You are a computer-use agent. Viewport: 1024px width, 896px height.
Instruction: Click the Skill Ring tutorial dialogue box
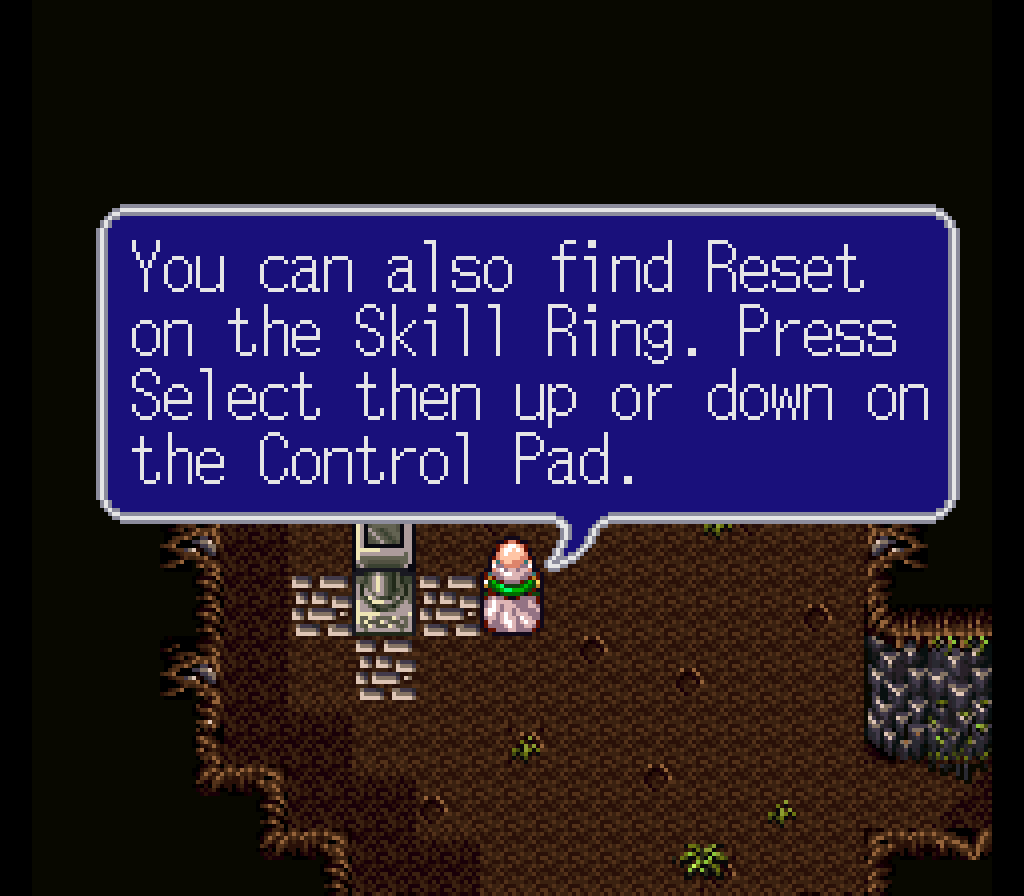click(x=528, y=364)
